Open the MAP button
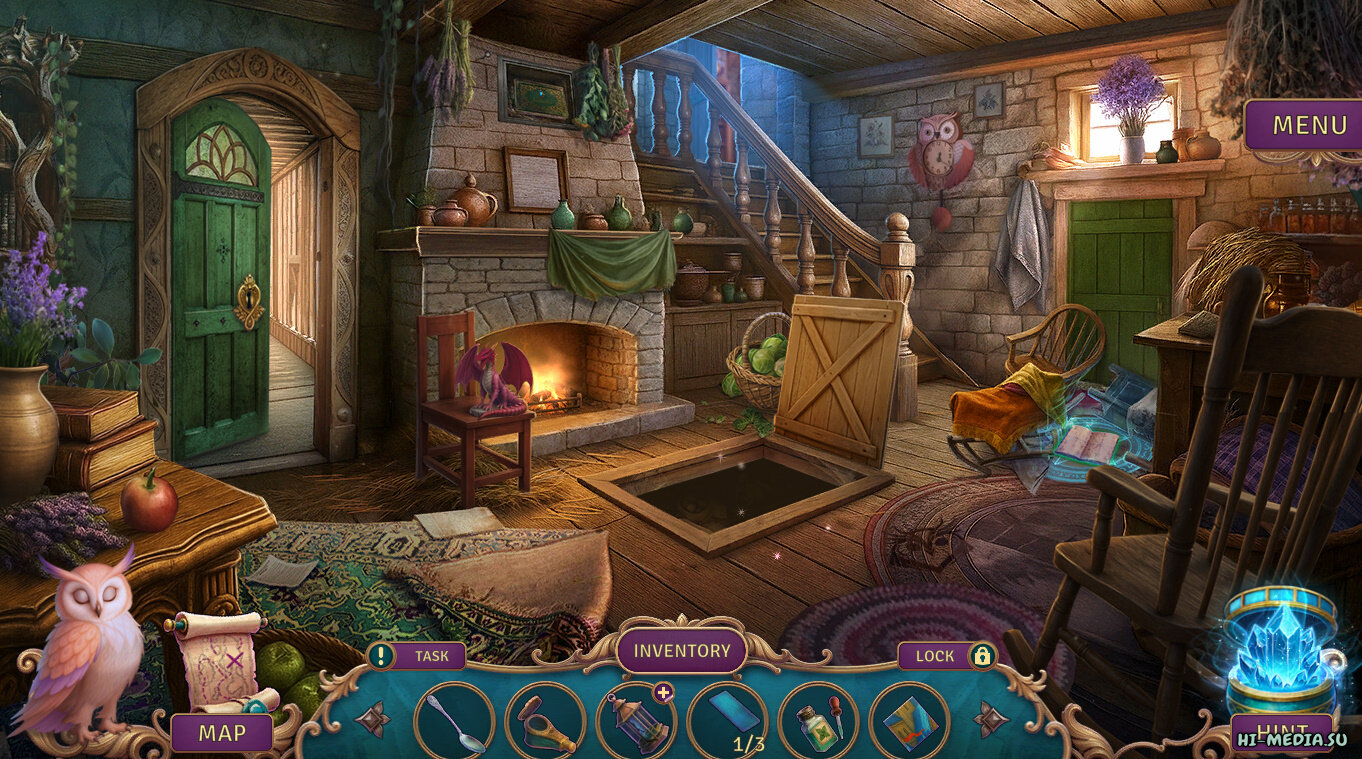The image size is (1362, 759). (221, 733)
